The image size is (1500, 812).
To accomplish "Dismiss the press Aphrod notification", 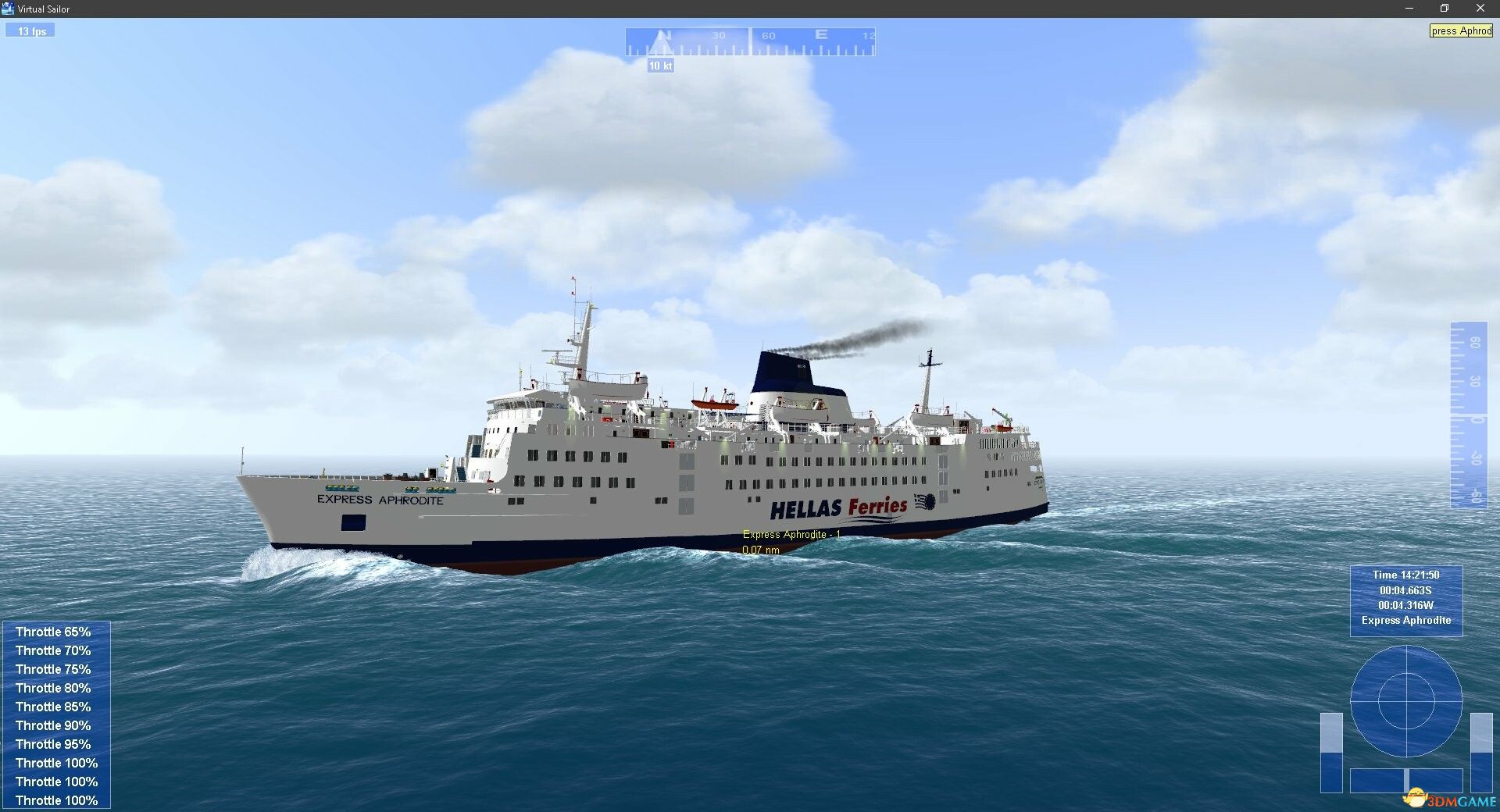I will pyautogui.click(x=1460, y=30).
